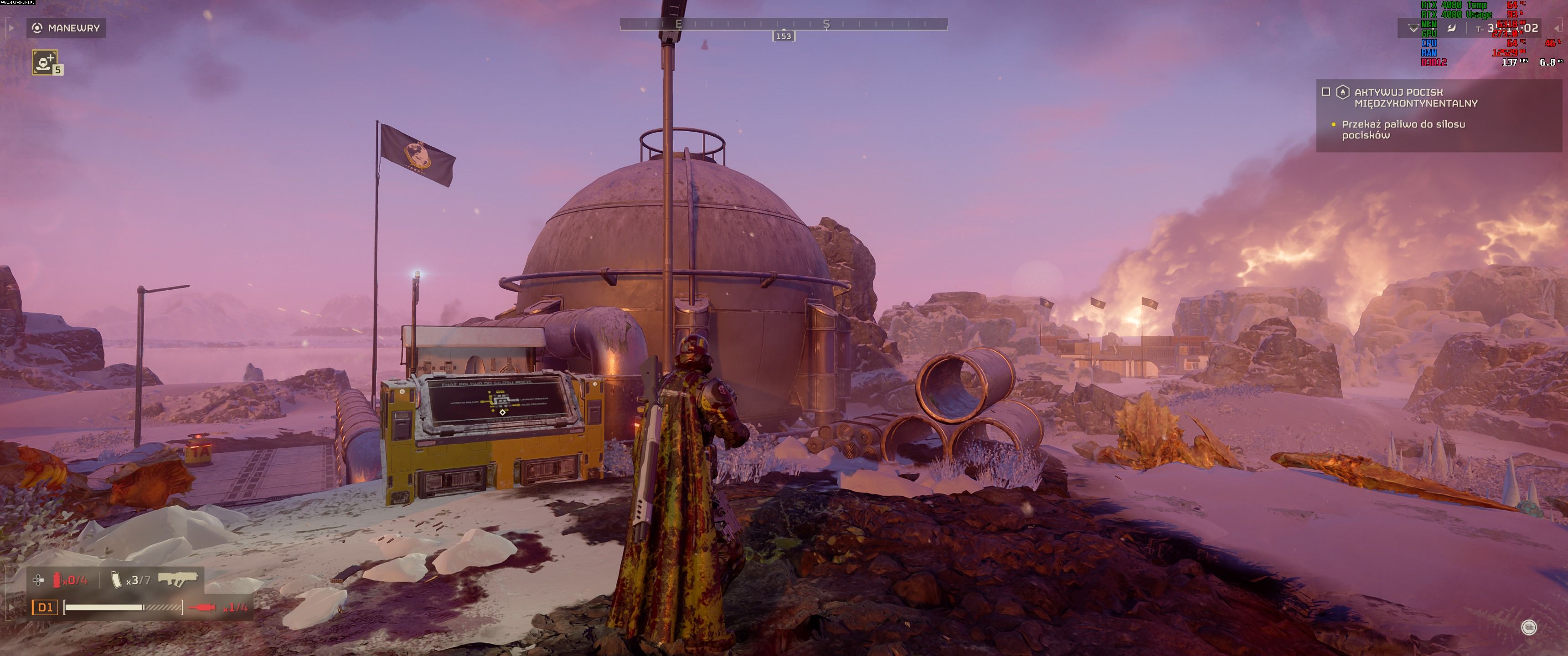Select the red stim syringe icon
1568x656 pixels.
(x=202, y=607)
